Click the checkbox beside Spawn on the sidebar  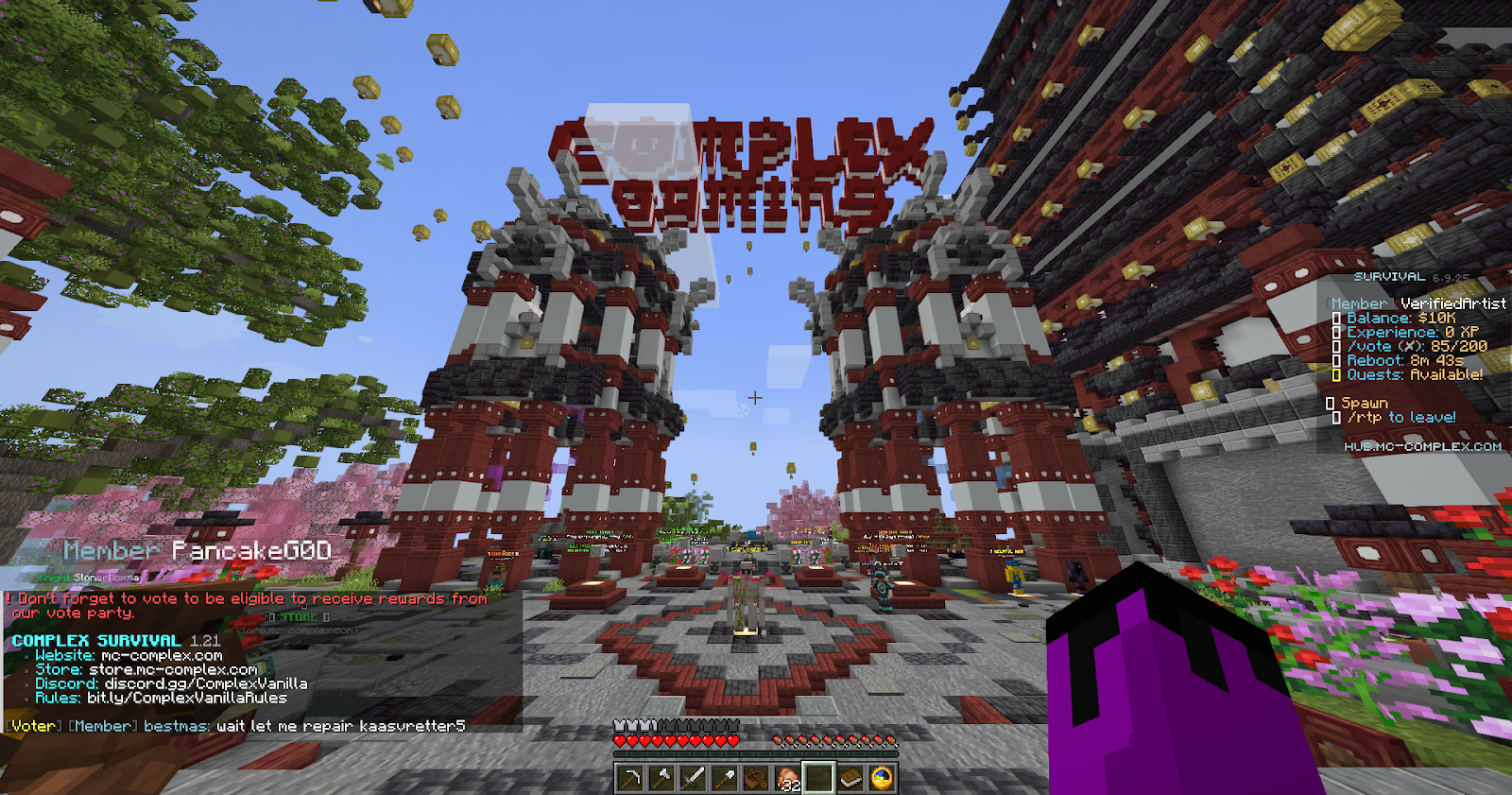coord(1330,403)
